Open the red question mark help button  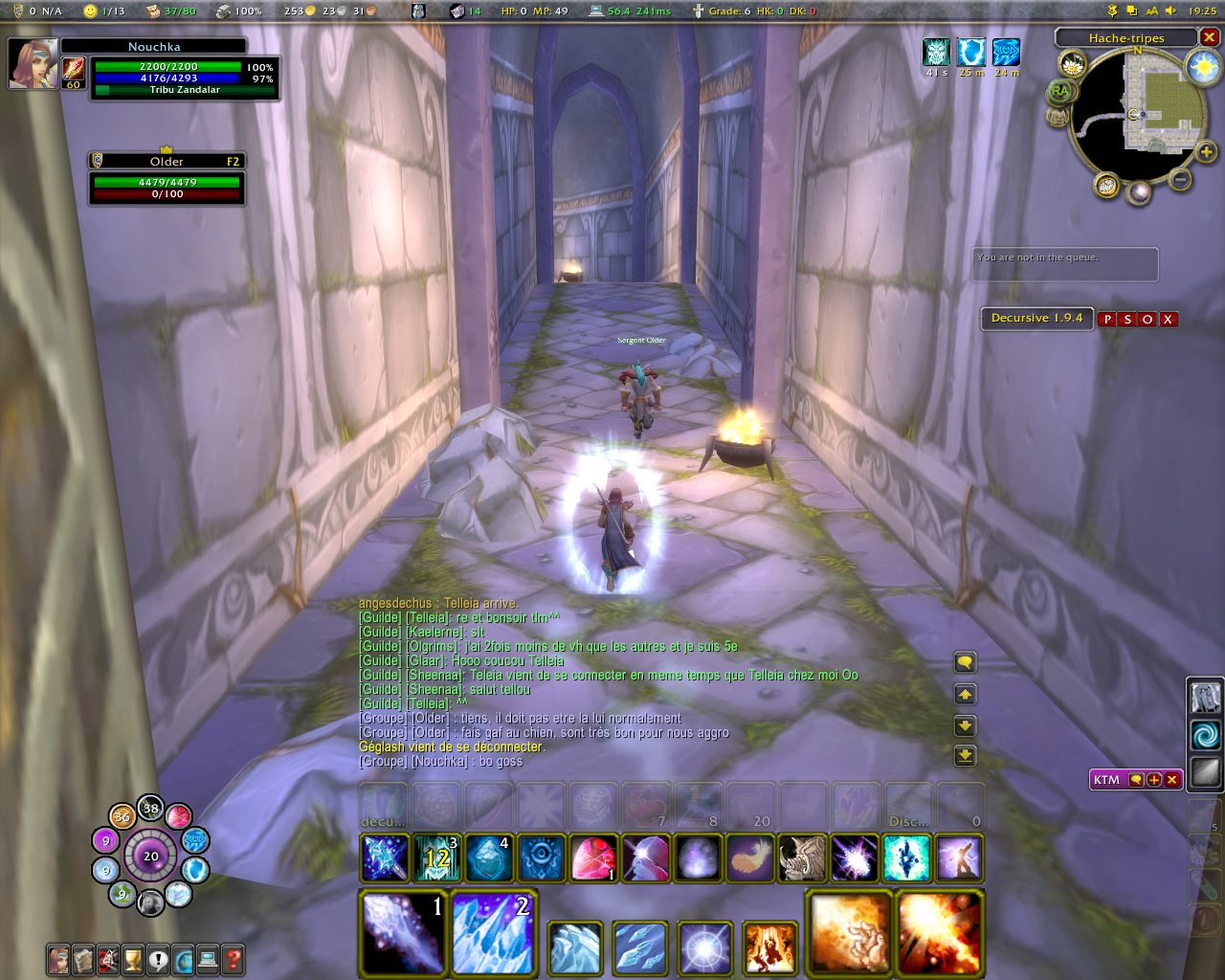pyautogui.click(x=233, y=958)
